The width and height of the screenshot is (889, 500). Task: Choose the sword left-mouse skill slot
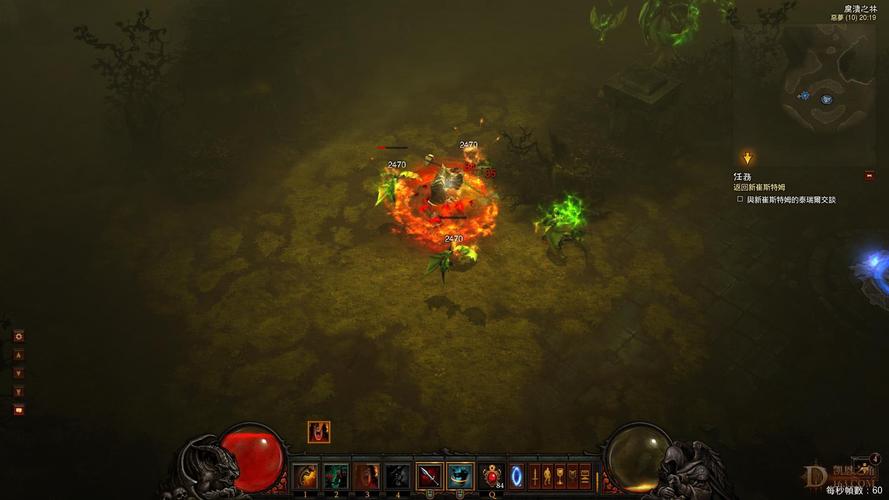click(x=429, y=477)
